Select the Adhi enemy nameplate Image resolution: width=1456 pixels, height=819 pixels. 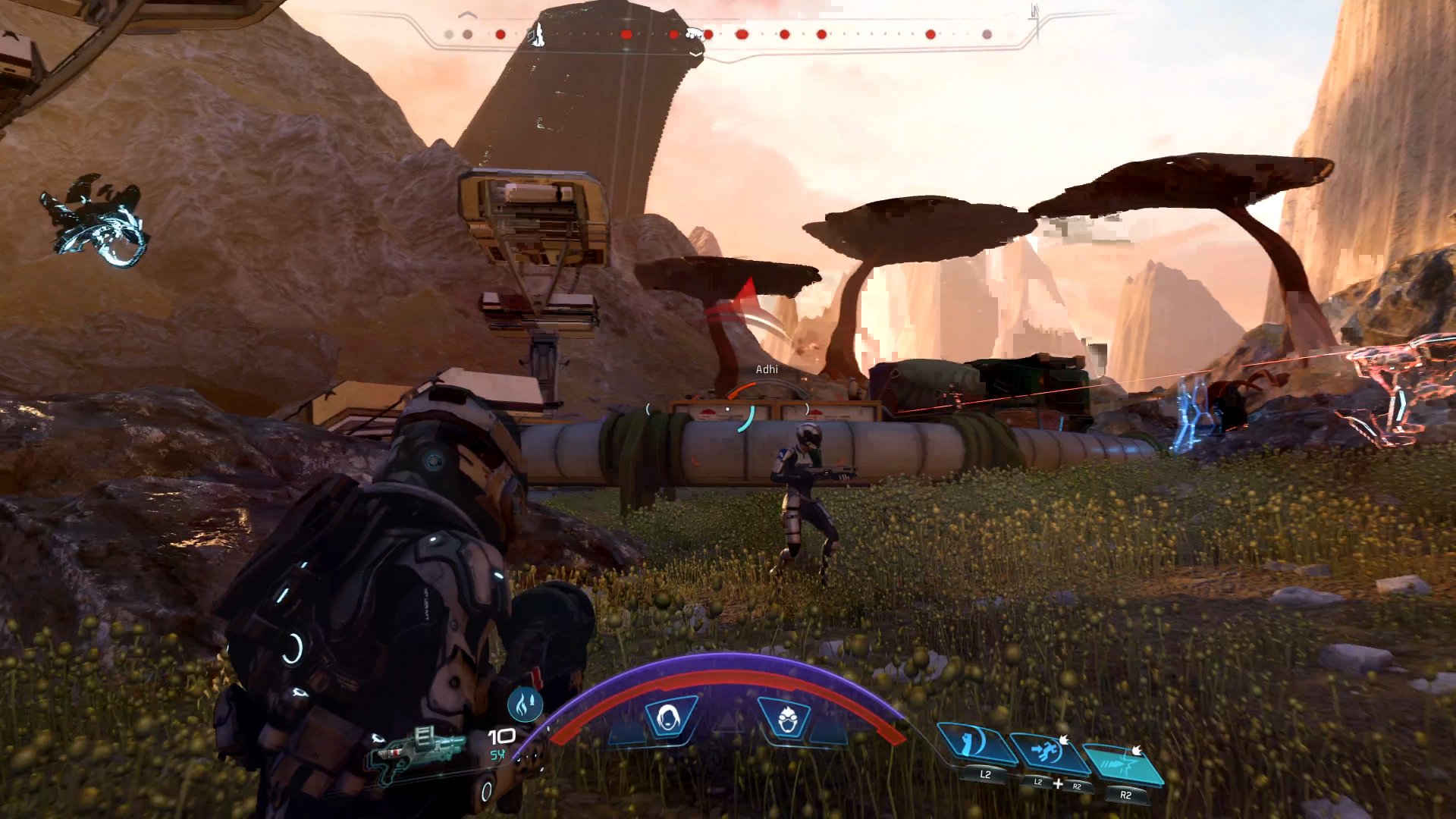pos(767,370)
